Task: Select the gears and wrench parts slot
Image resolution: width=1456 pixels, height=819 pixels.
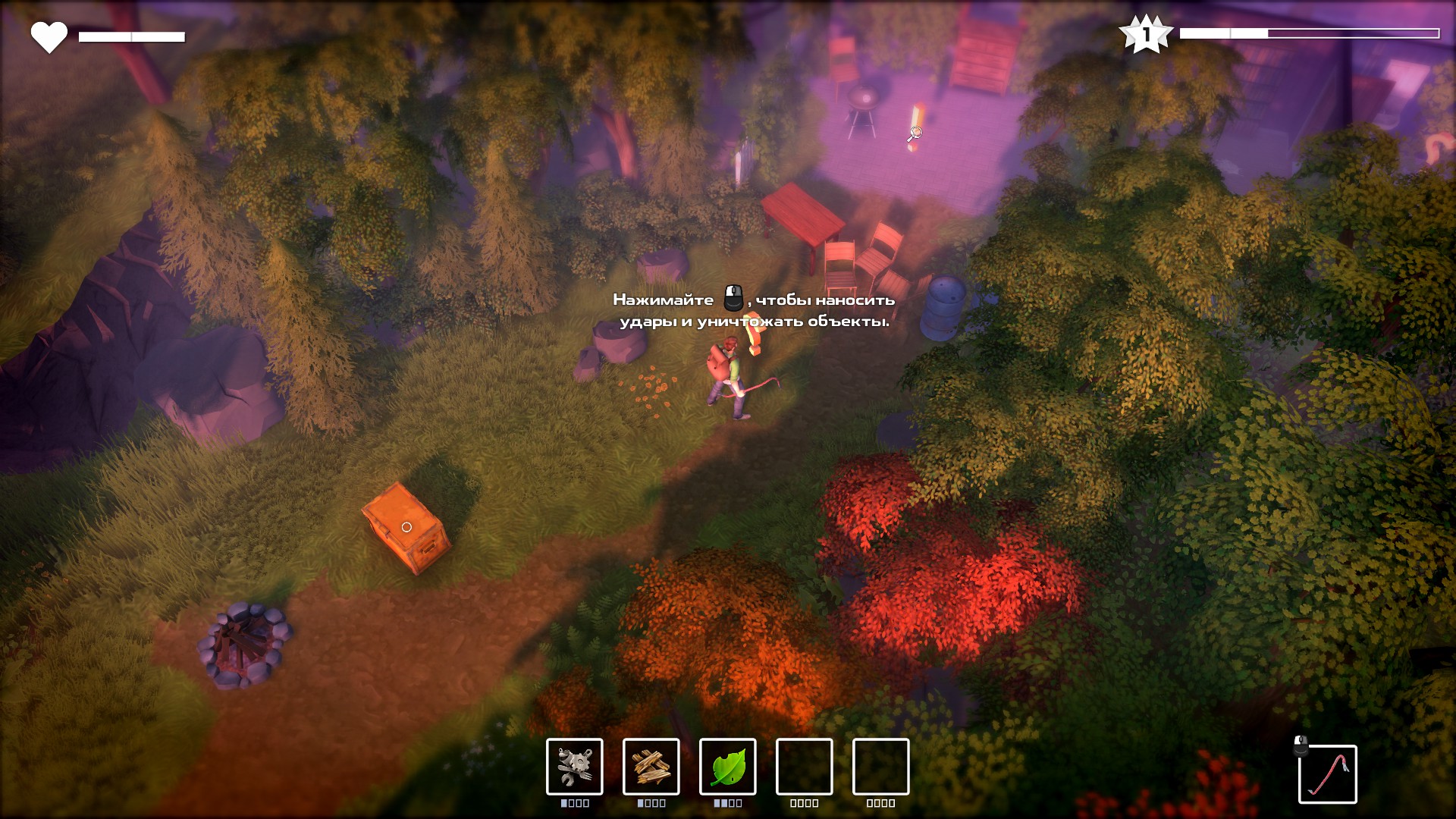Action: pyautogui.click(x=574, y=767)
